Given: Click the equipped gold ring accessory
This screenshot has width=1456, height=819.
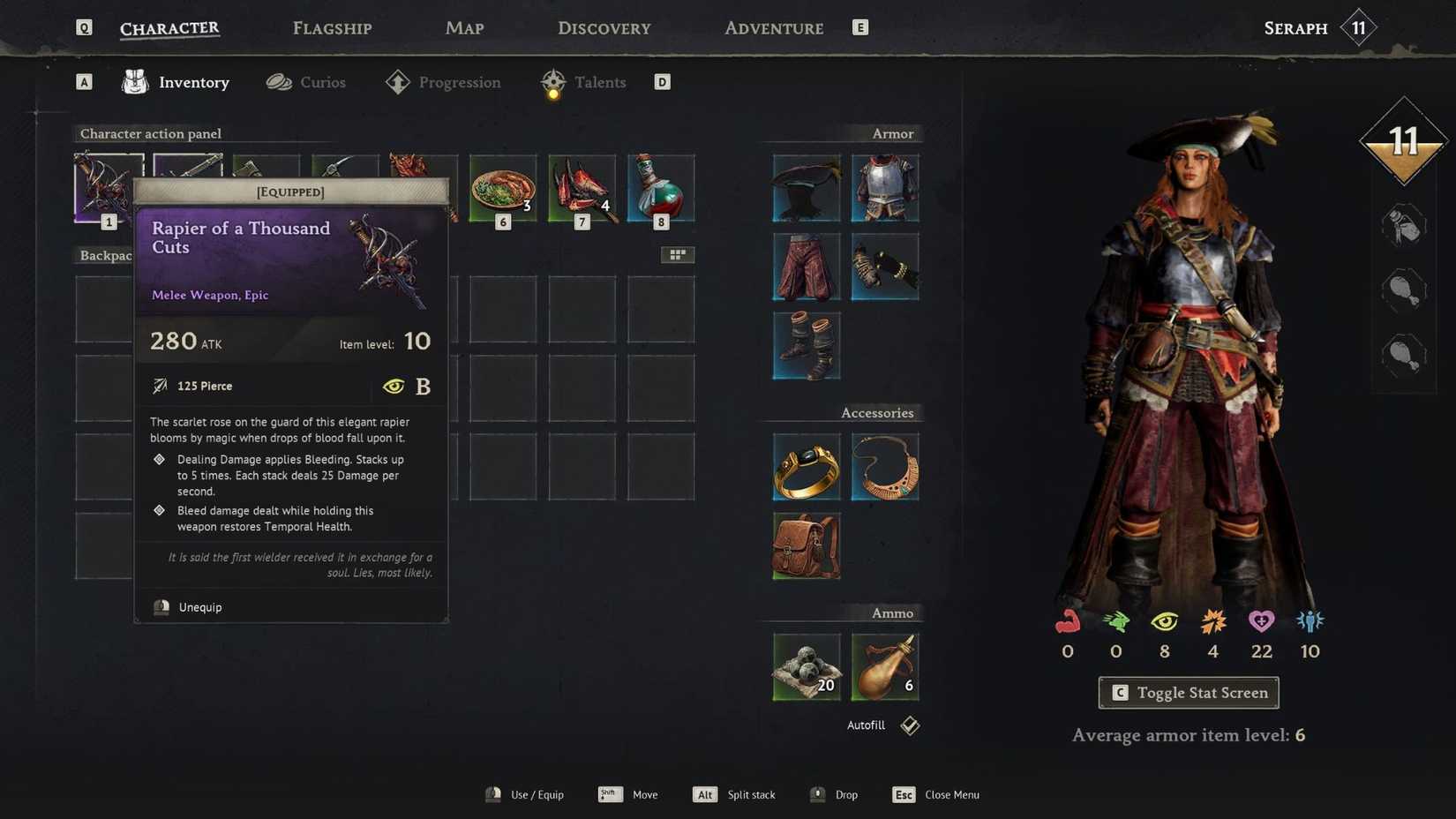Looking at the screenshot, I should click(x=805, y=467).
